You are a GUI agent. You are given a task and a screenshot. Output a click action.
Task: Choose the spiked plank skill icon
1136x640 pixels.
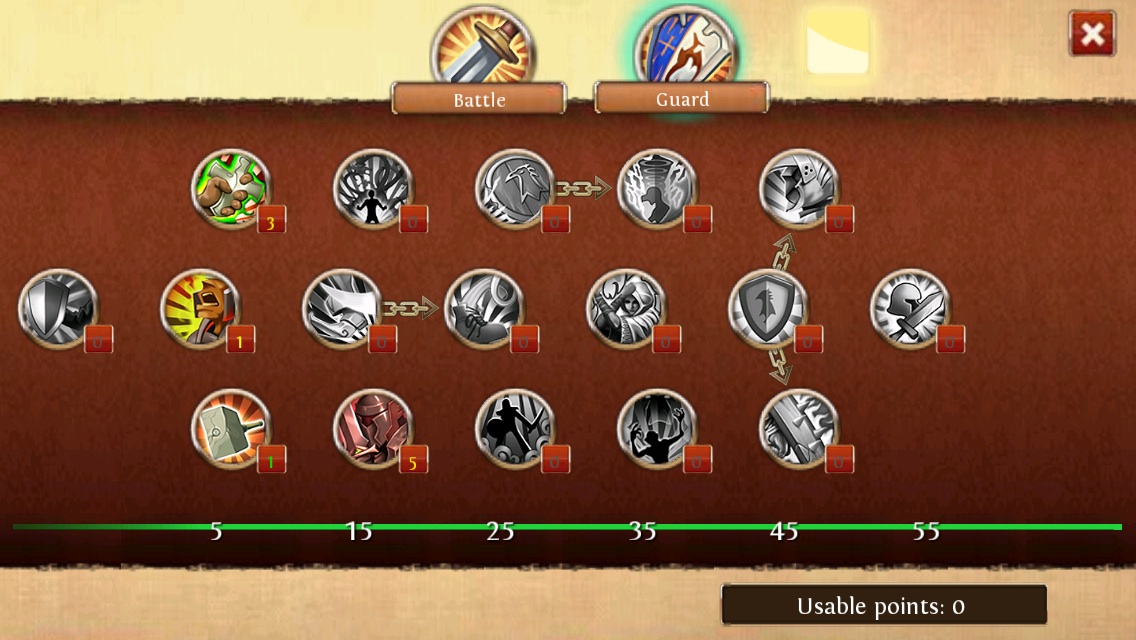(799, 429)
